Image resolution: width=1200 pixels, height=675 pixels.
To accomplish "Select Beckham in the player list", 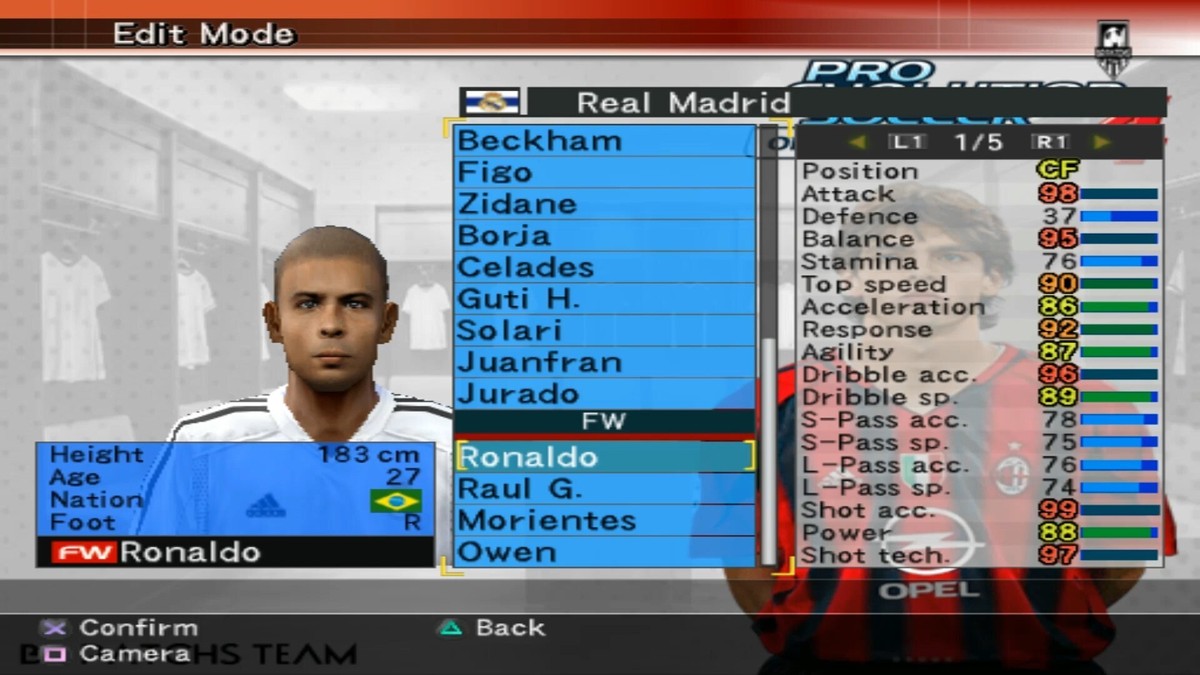I will point(604,141).
